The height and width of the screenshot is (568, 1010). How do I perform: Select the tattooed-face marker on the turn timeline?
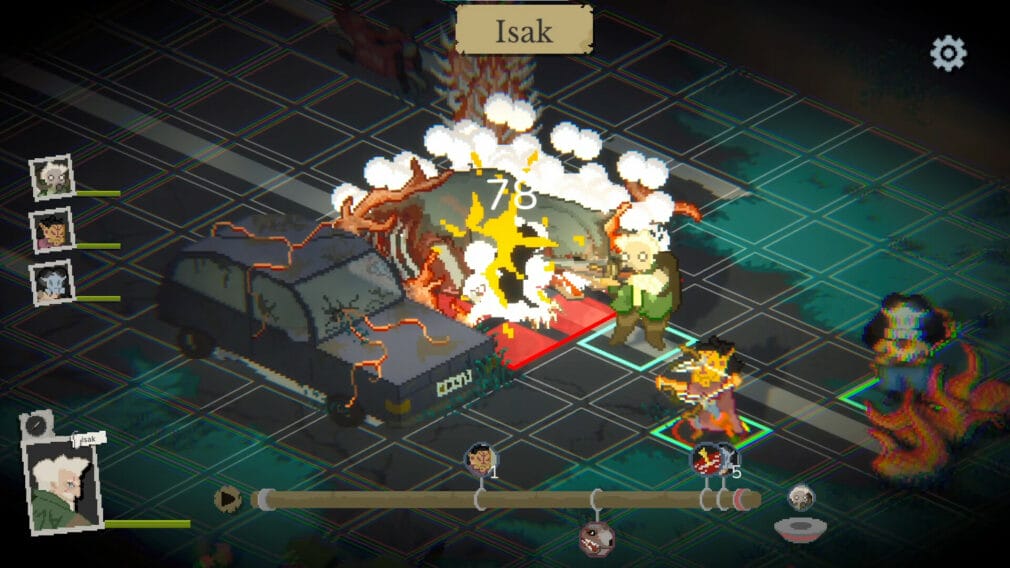click(x=480, y=460)
